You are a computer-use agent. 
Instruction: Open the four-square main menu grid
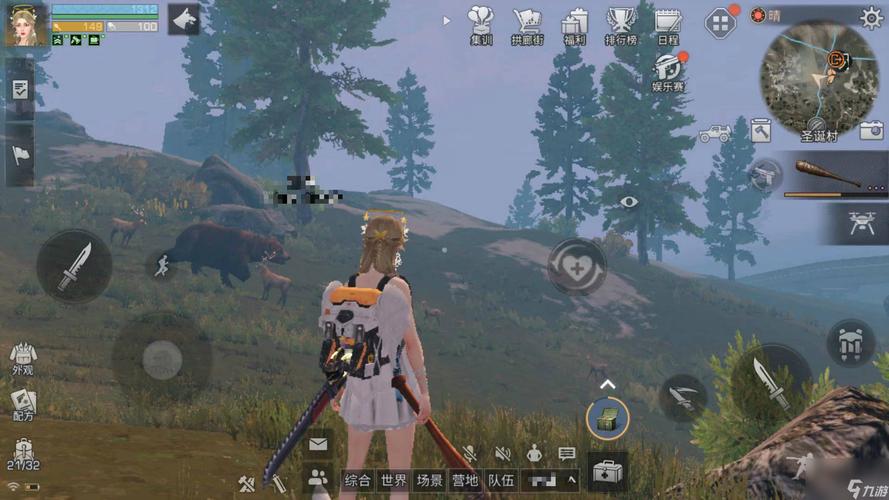tap(720, 22)
